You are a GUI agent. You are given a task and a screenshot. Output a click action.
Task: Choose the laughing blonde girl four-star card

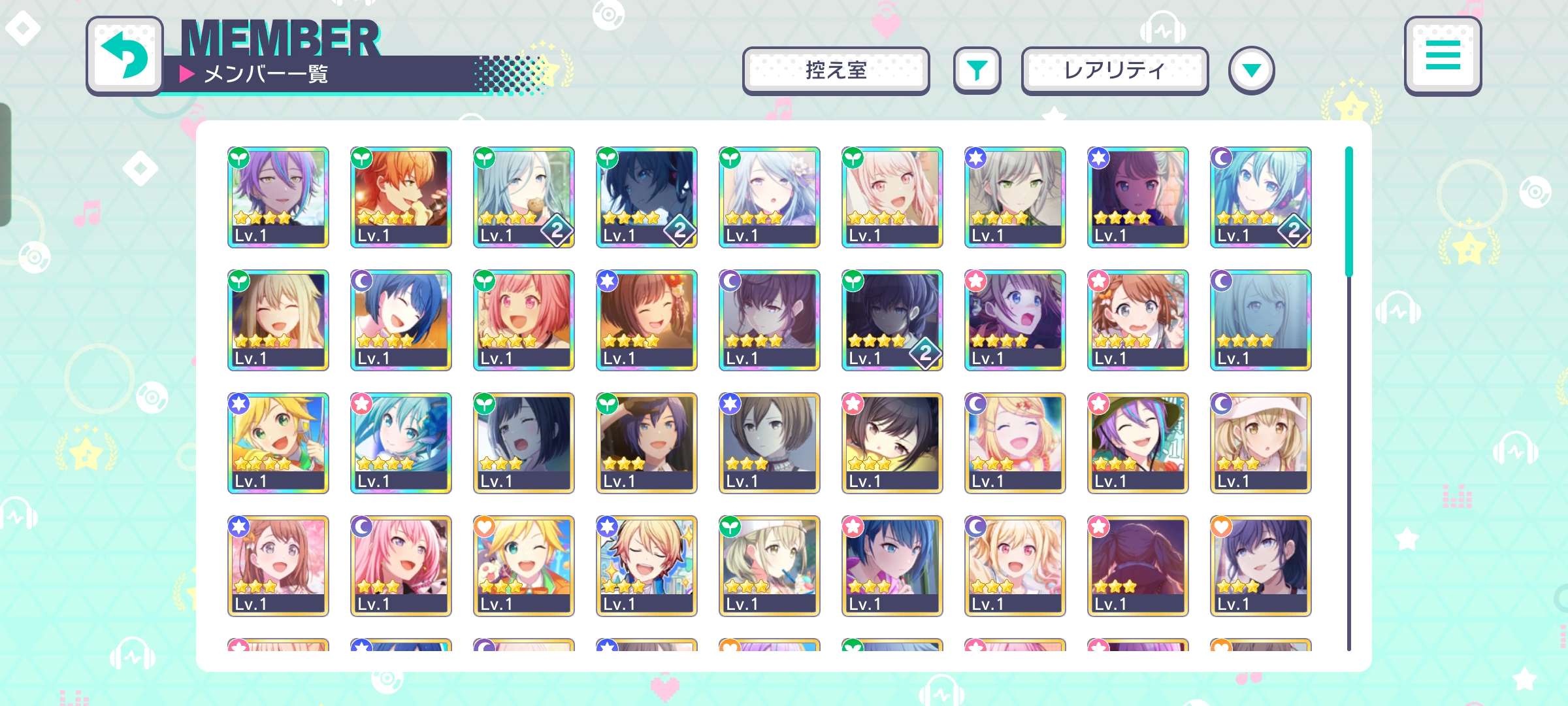(278, 320)
